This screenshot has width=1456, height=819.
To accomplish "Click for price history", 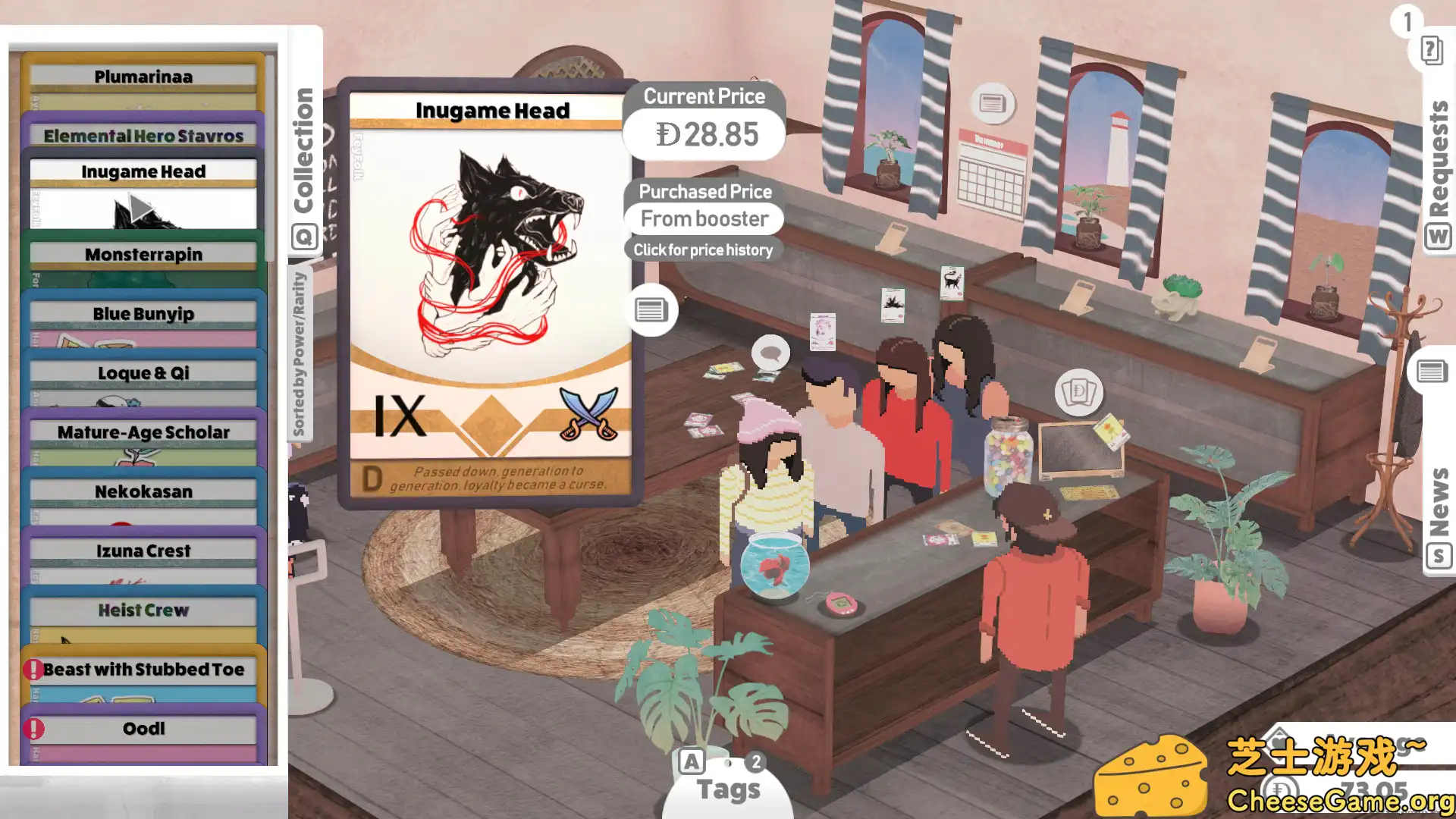I will point(703,249).
